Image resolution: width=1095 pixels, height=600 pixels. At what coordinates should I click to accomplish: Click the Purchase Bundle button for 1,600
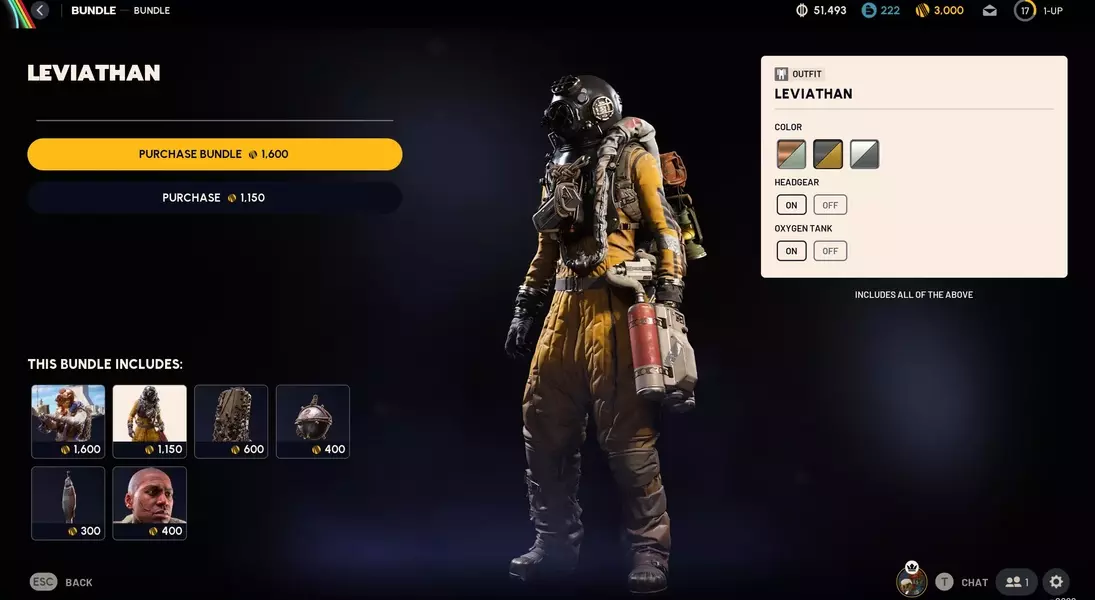click(214, 154)
